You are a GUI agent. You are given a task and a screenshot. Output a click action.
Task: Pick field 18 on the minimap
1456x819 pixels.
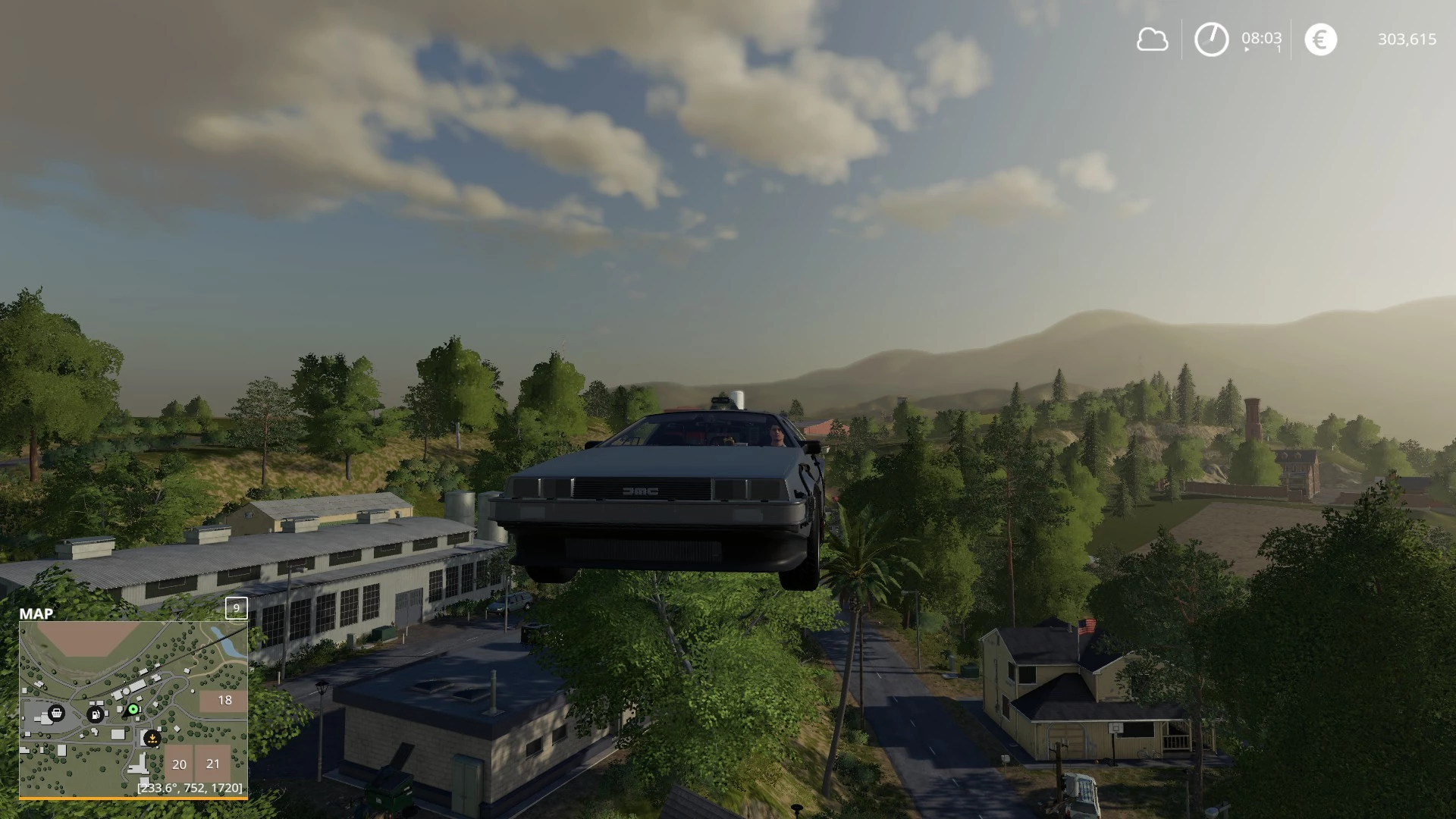(x=224, y=700)
